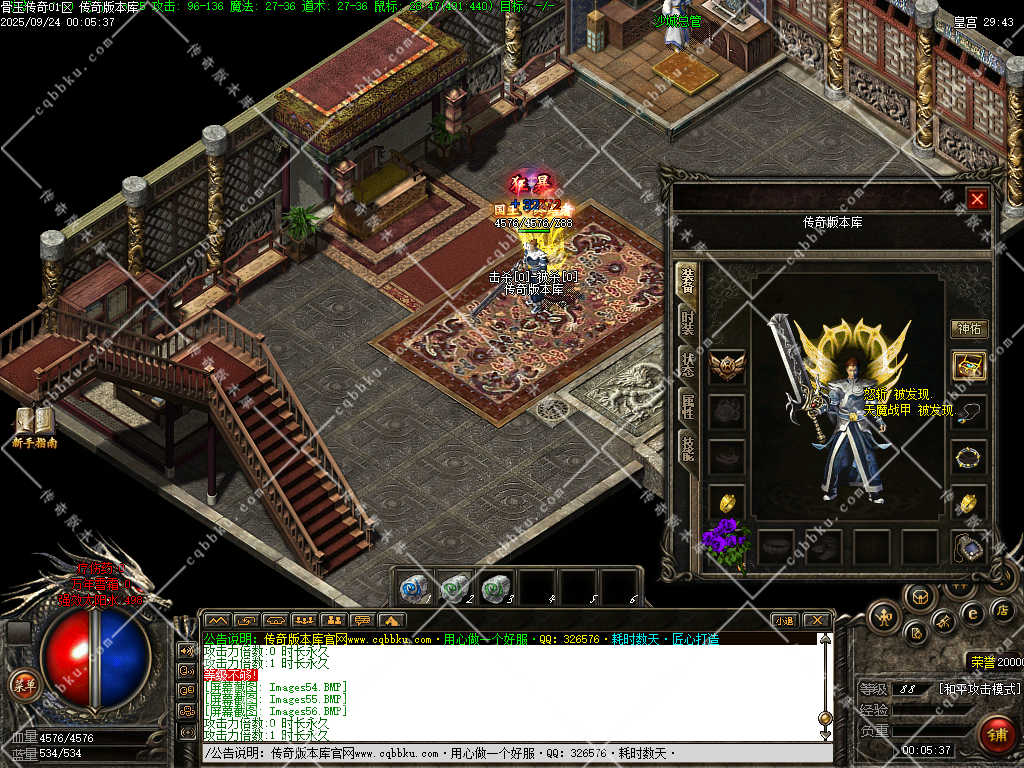The image size is (1024, 768).
Task: Toggle the 和平攻击模式 attack mode
Action: pyautogui.click(x=980, y=689)
